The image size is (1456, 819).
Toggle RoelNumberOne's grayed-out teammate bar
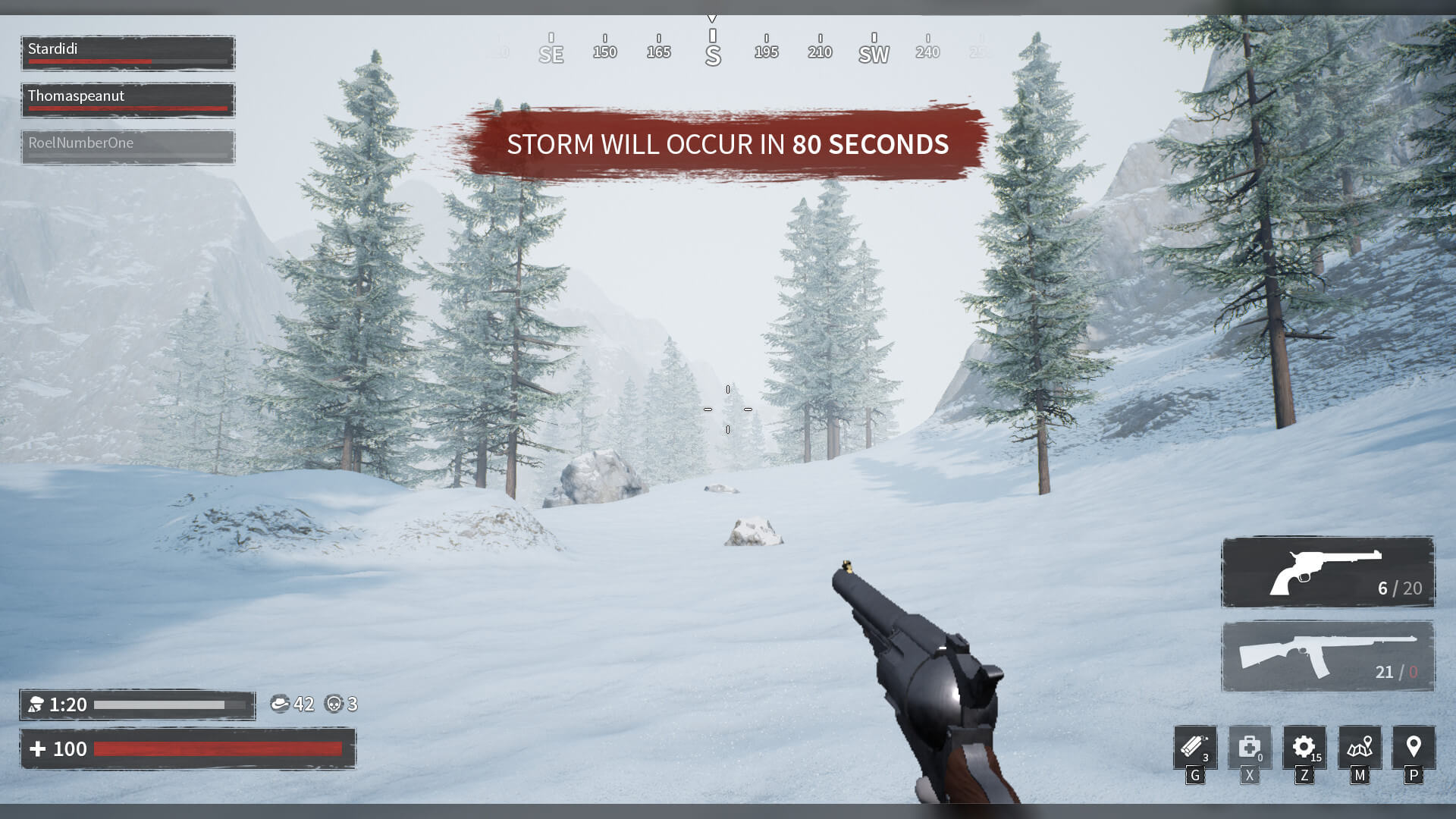click(127, 146)
